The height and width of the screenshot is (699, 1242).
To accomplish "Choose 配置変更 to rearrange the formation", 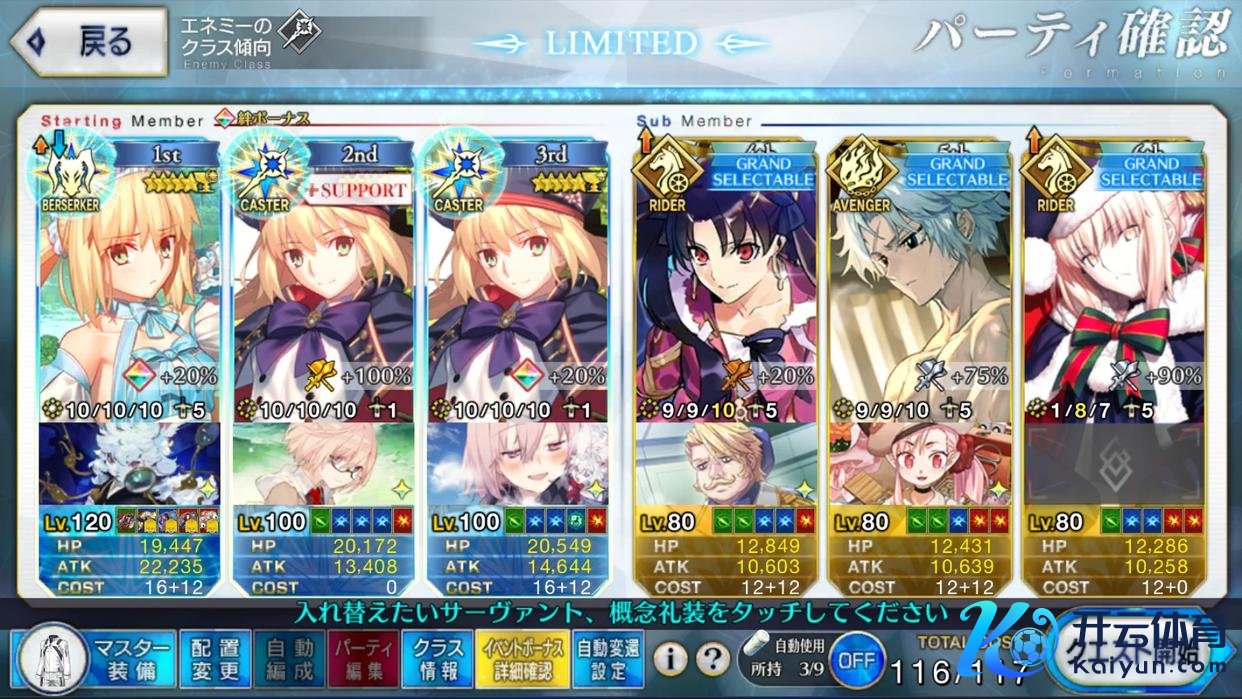I will tap(215, 657).
